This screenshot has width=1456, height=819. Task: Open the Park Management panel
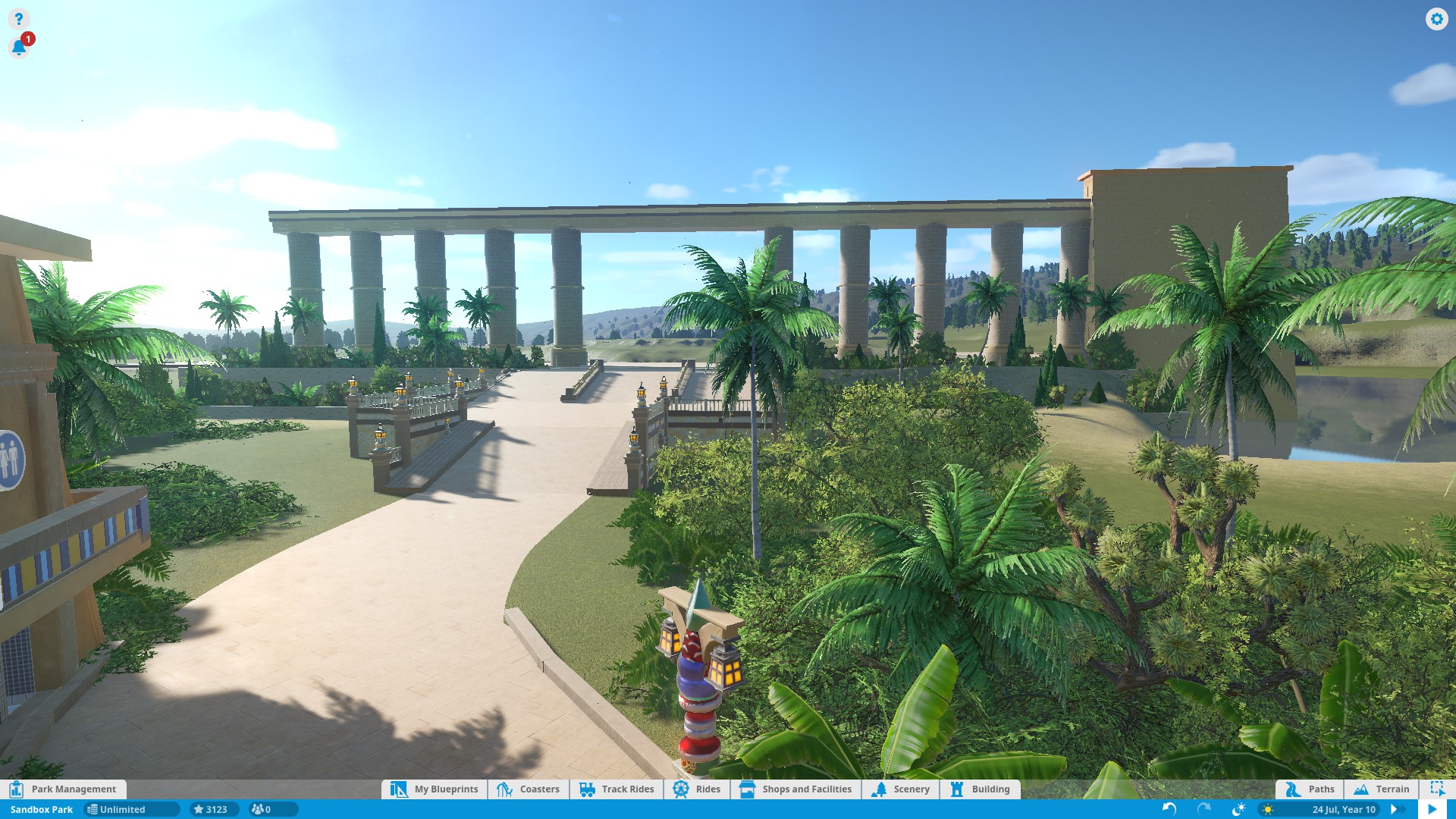64,789
